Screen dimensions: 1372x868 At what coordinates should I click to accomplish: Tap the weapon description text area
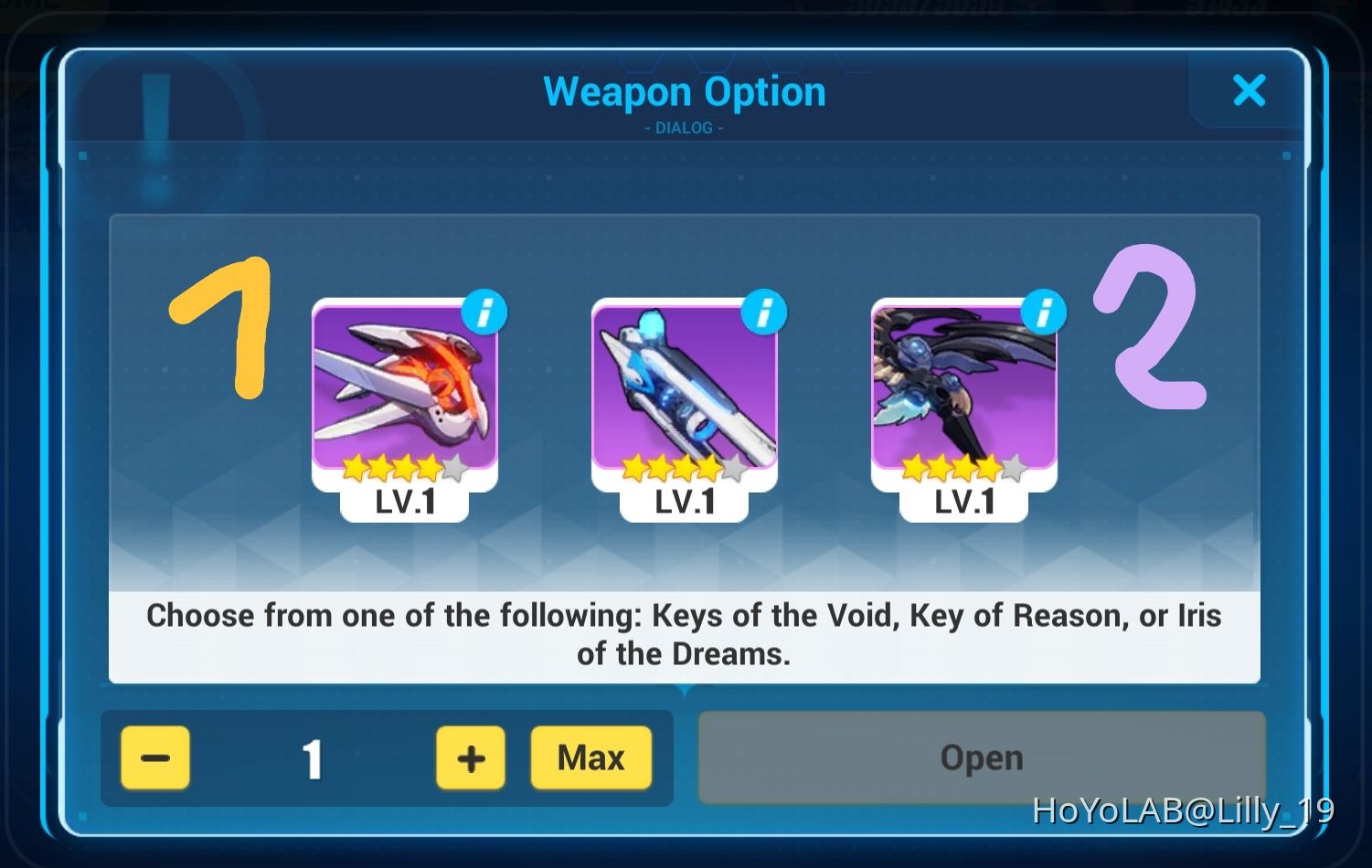[685, 633]
